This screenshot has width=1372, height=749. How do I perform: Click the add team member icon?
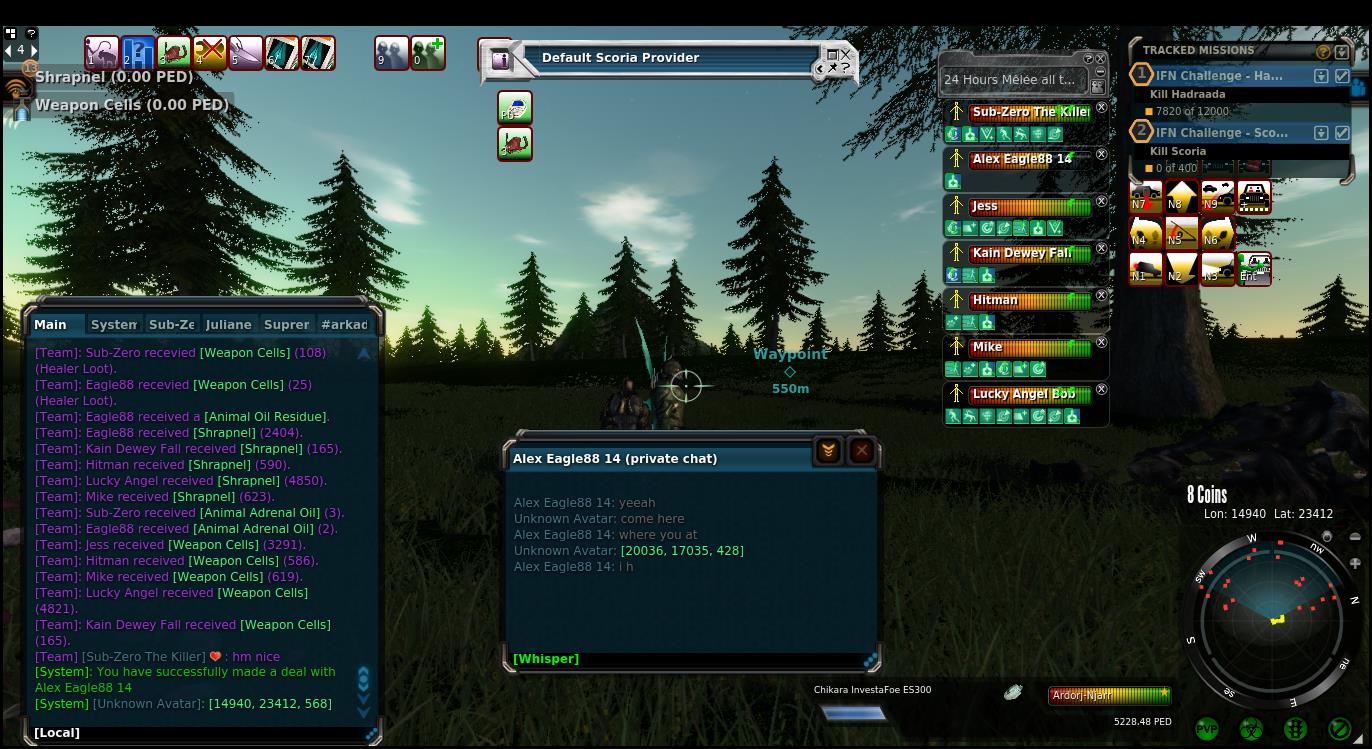pyautogui.click(x=428, y=52)
